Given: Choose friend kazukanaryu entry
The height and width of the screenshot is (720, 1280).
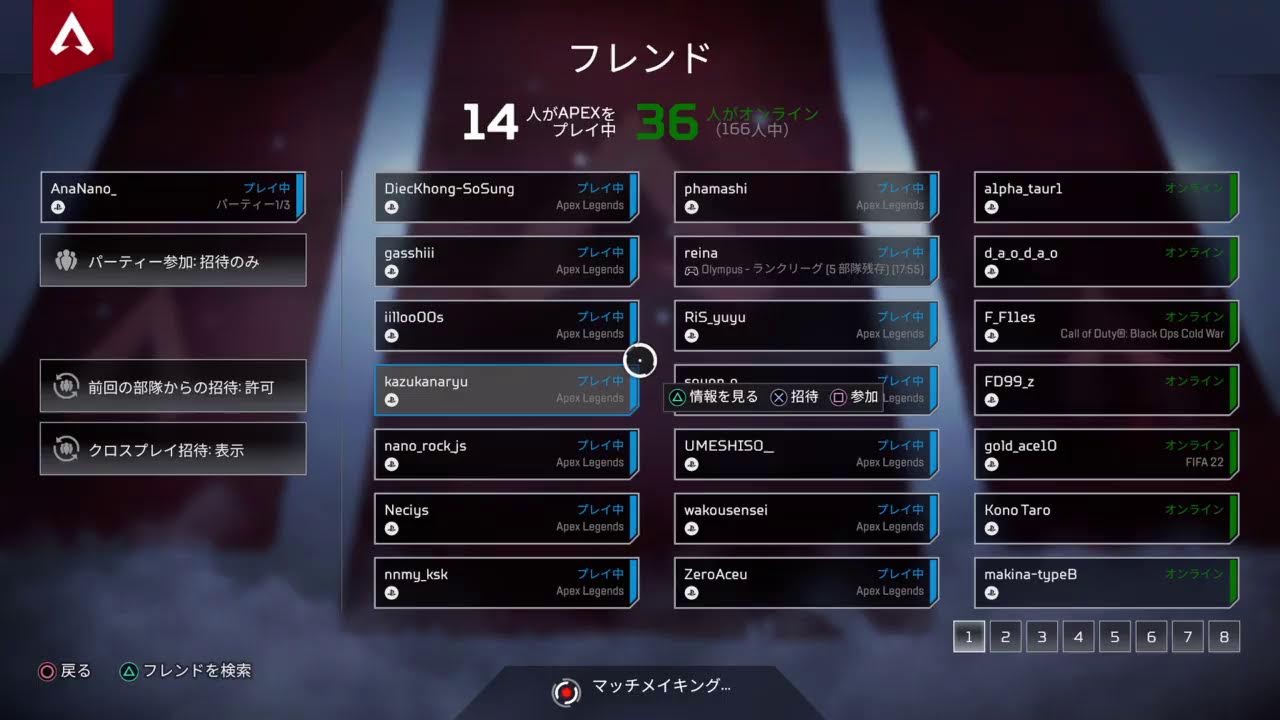Looking at the screenshot, I should [506, 389].
